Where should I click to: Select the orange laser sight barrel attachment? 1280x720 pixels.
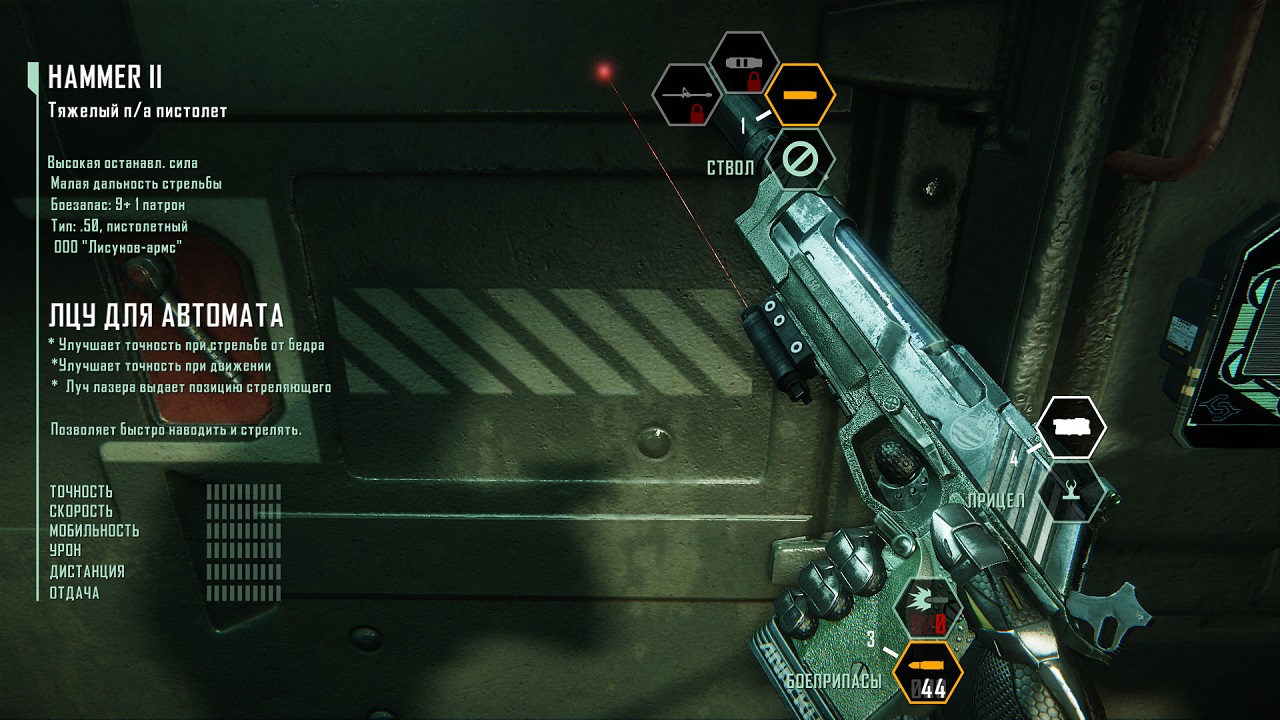pyautogui.click(x=800, y=95)
